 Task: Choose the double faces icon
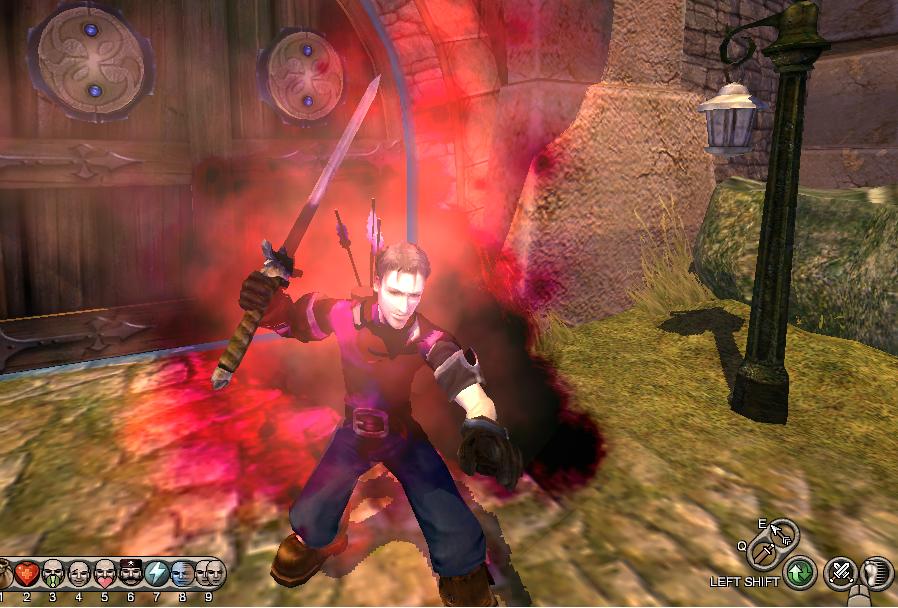(209, 573)
